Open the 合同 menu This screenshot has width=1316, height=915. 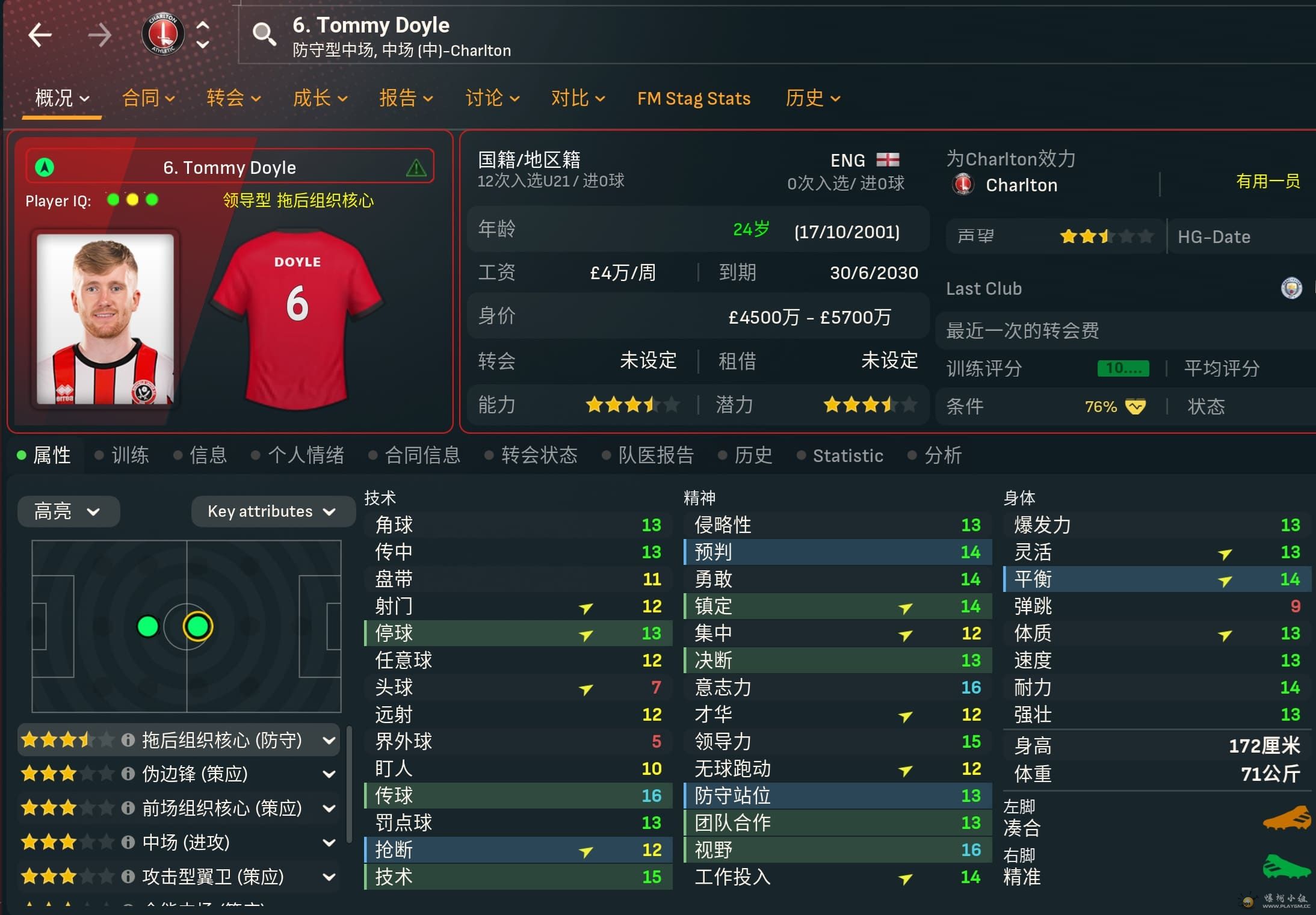(148, 98)
